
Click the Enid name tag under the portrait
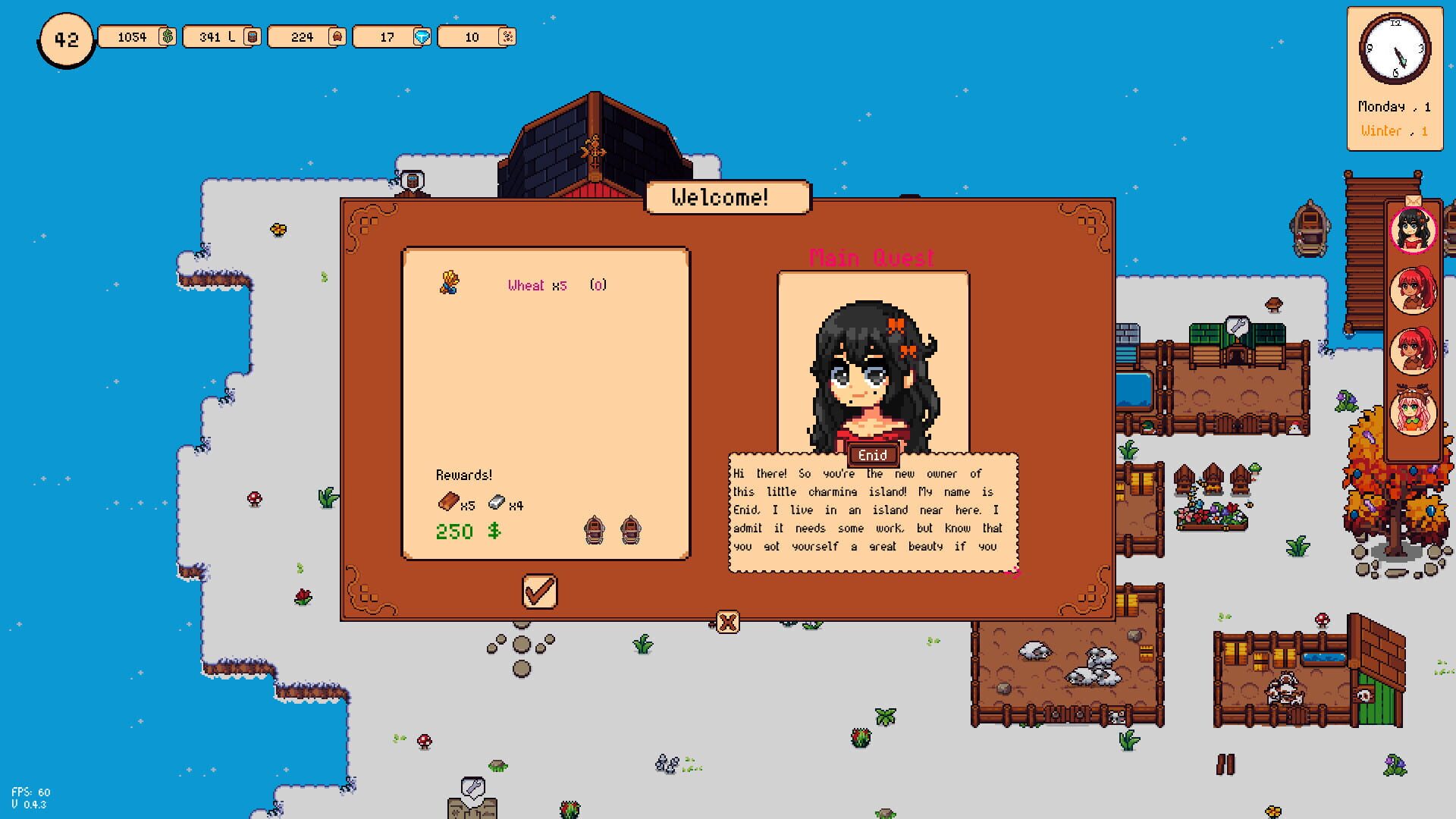point(873,455)
